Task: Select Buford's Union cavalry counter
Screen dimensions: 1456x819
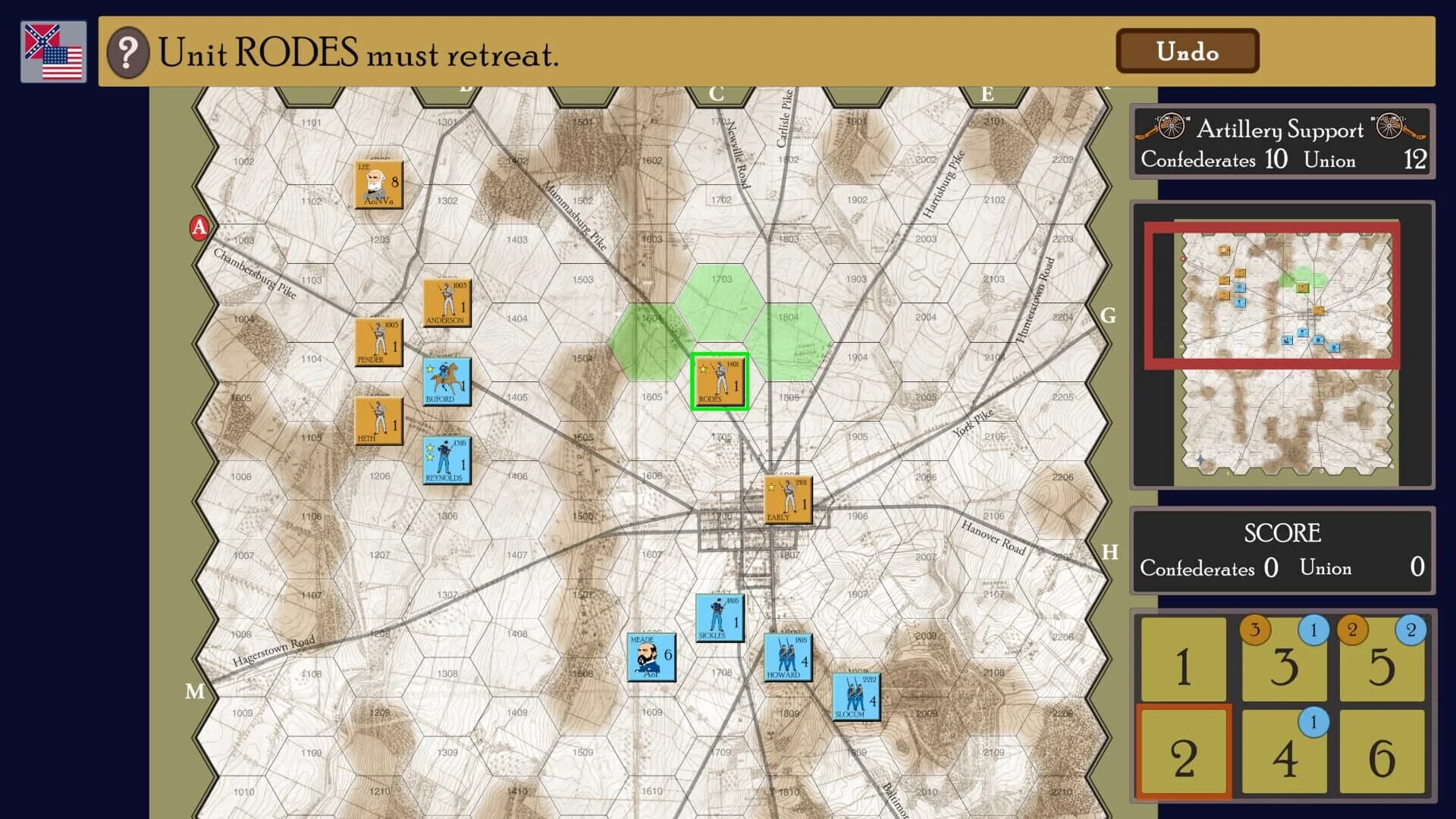Action: coord(446,382)
